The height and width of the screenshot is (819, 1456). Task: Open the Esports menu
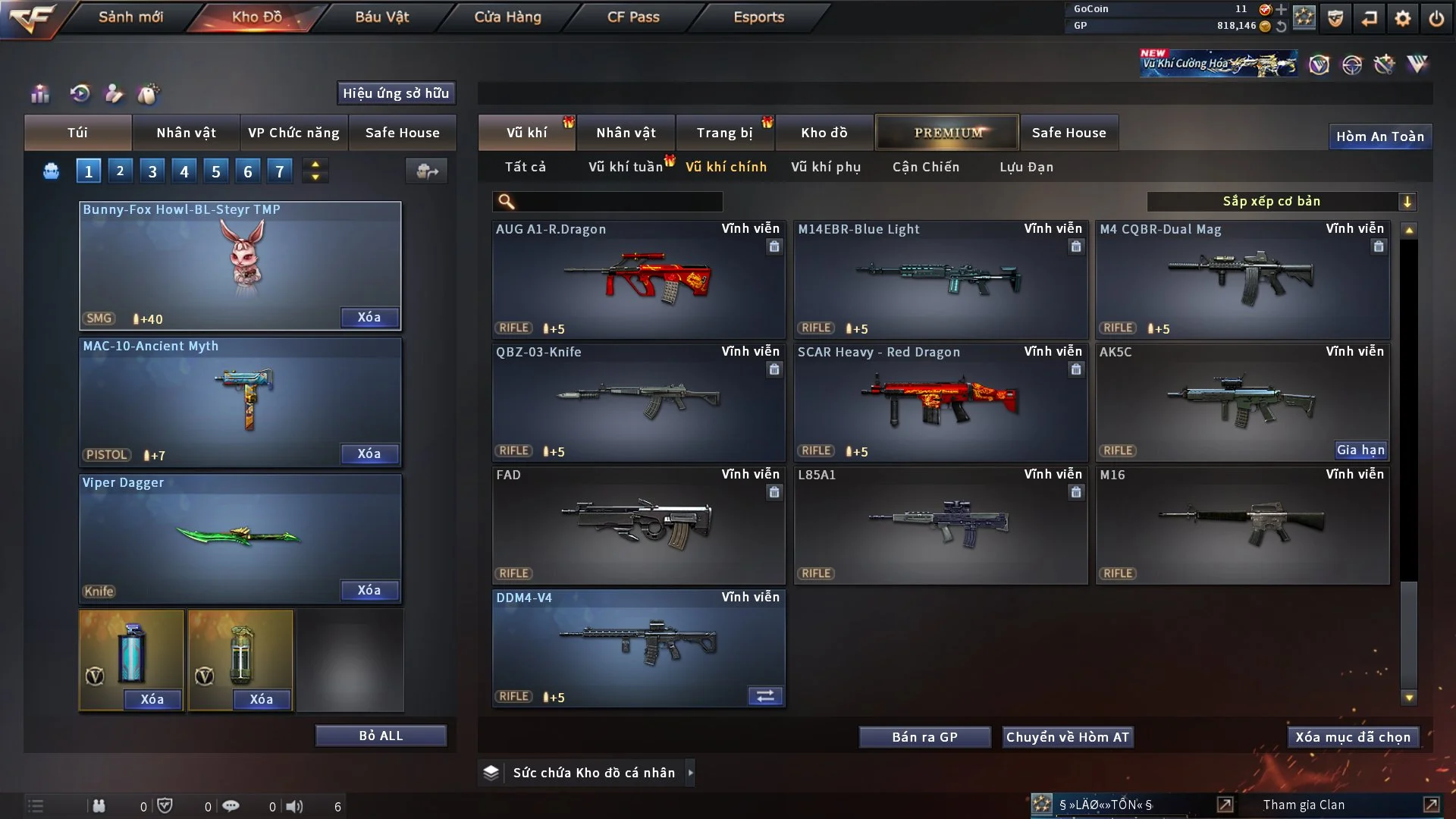pos(758,17)
